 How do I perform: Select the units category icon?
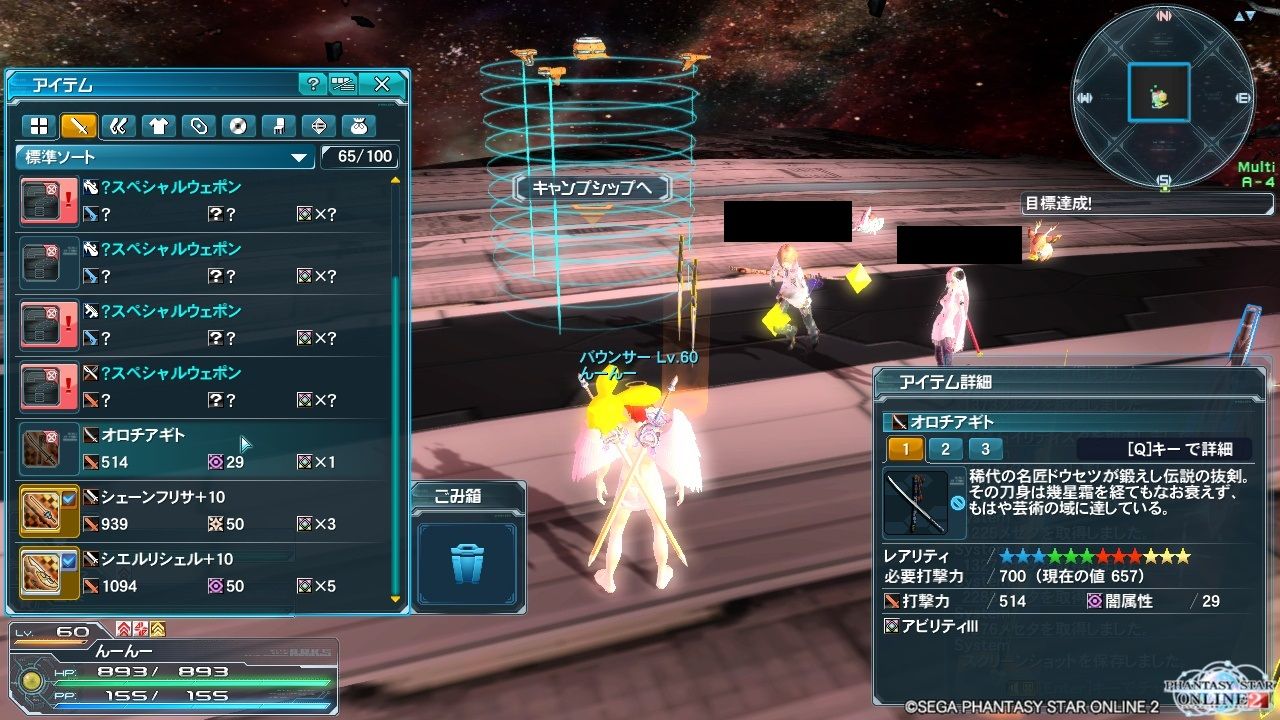117,126
